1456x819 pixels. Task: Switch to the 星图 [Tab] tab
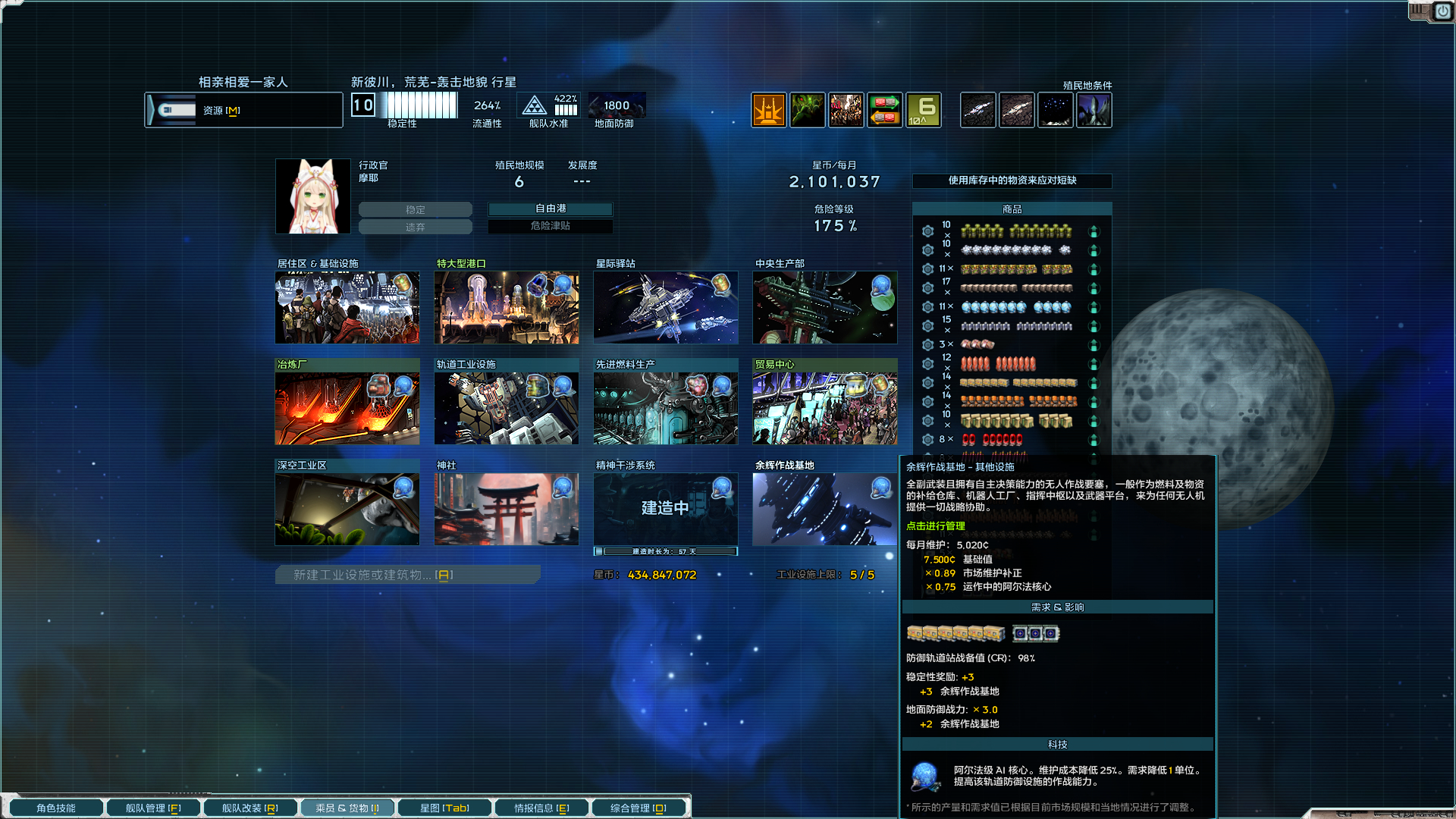tap(445, 808)
